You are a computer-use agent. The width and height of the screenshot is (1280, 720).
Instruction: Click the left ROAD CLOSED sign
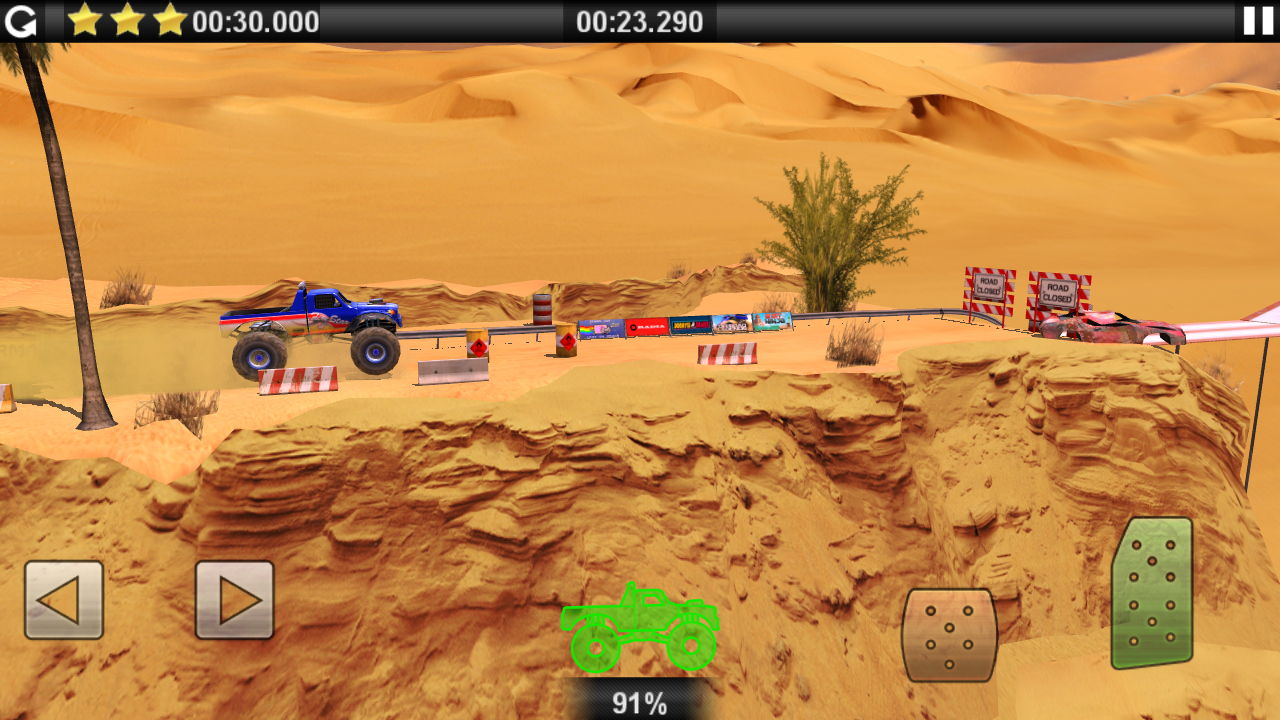987,290
